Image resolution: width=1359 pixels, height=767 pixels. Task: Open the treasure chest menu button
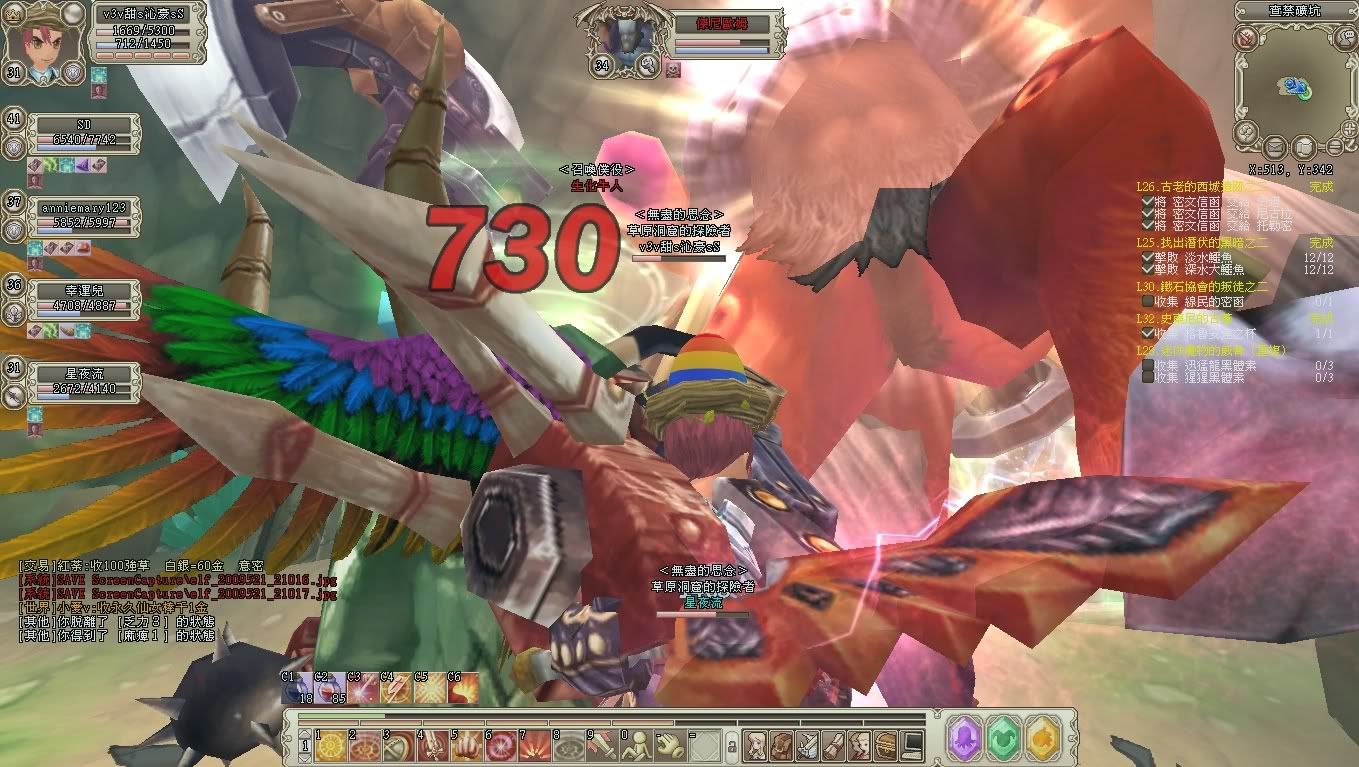coord(886,745)
